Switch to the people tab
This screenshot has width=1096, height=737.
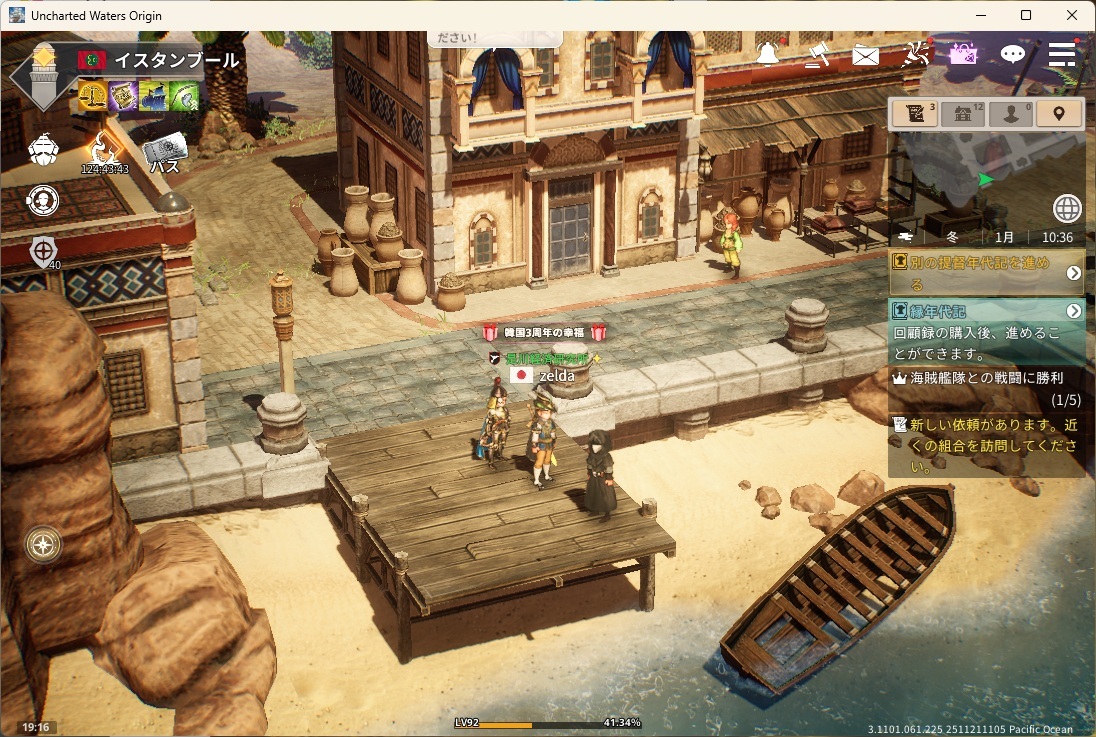click(x=1010, y=113)
